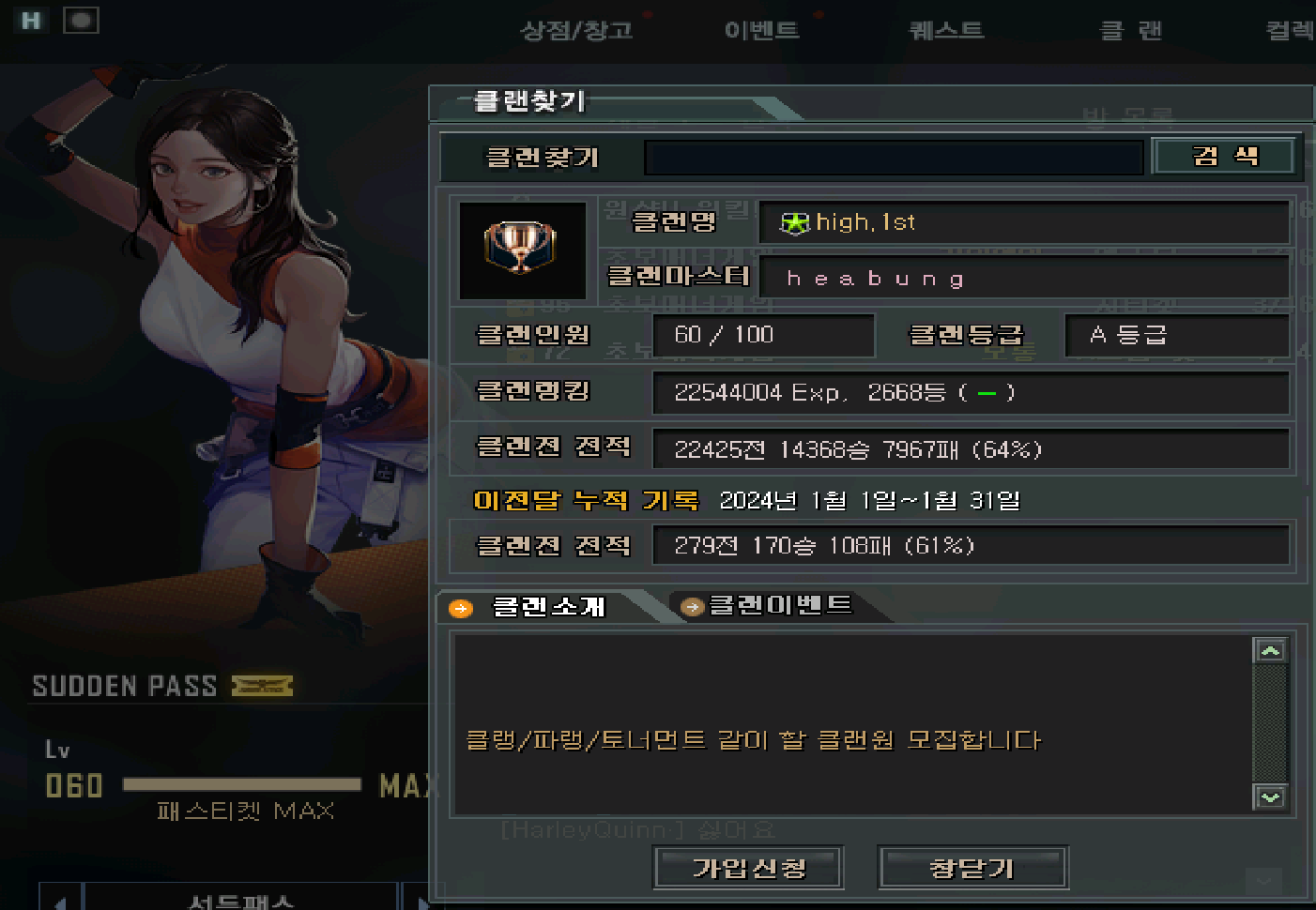1316x910 pixels.
Task: Click the H icon in top-left corner
Action: 31,21
